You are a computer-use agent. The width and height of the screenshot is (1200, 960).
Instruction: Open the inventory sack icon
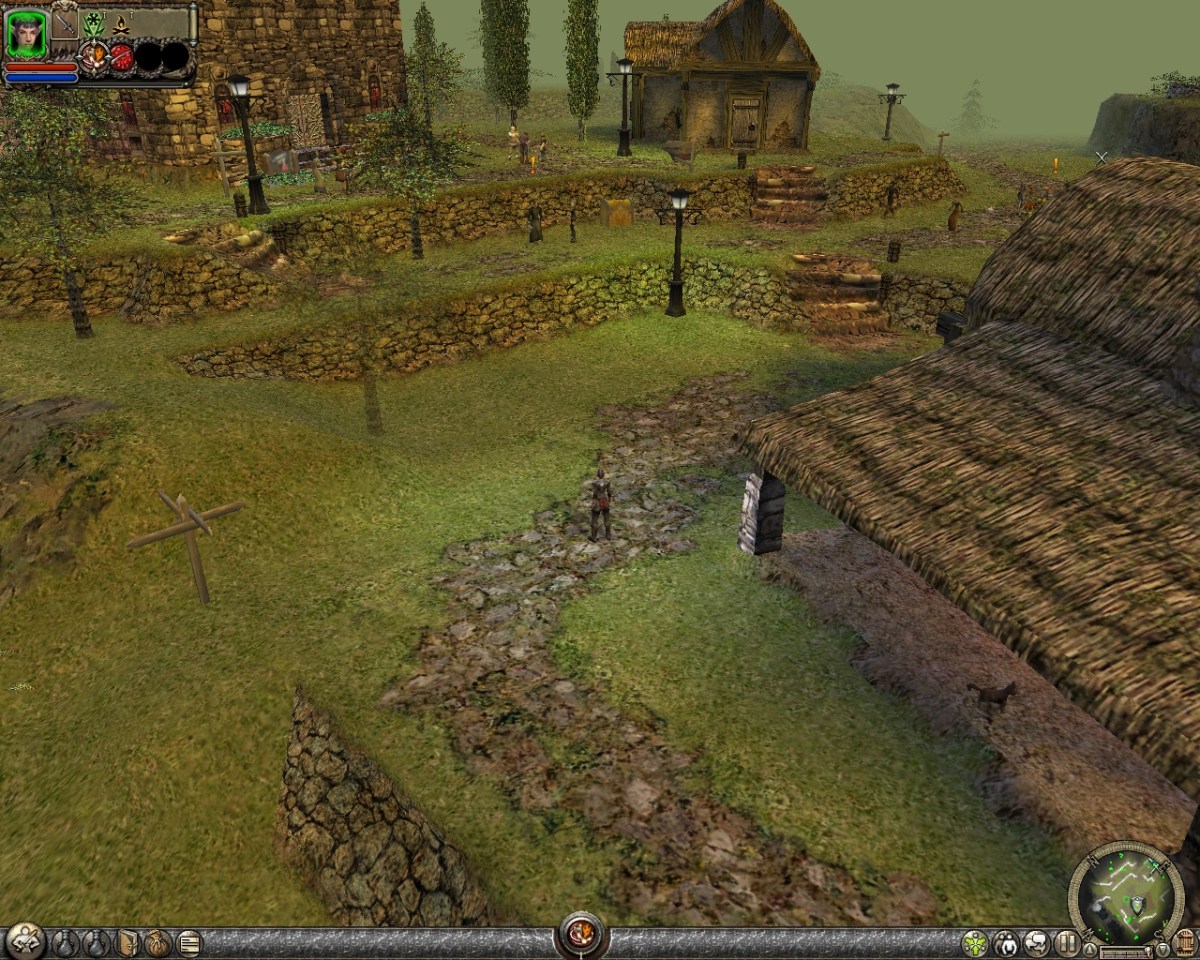[x=158, y=943]
